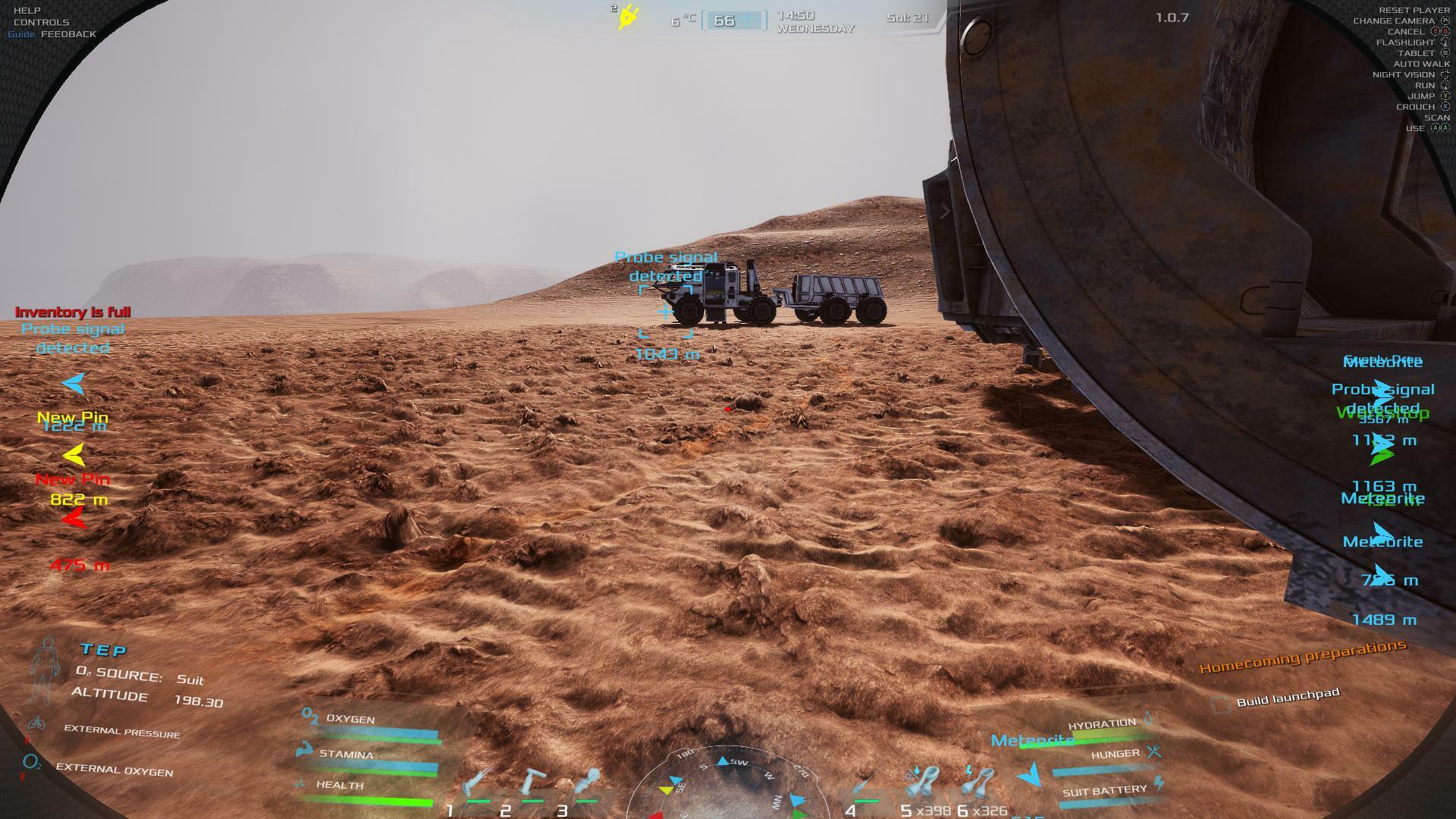The image size is (1456, 819).
Task: Click the compass dial
Action: (x=726, y=785)
